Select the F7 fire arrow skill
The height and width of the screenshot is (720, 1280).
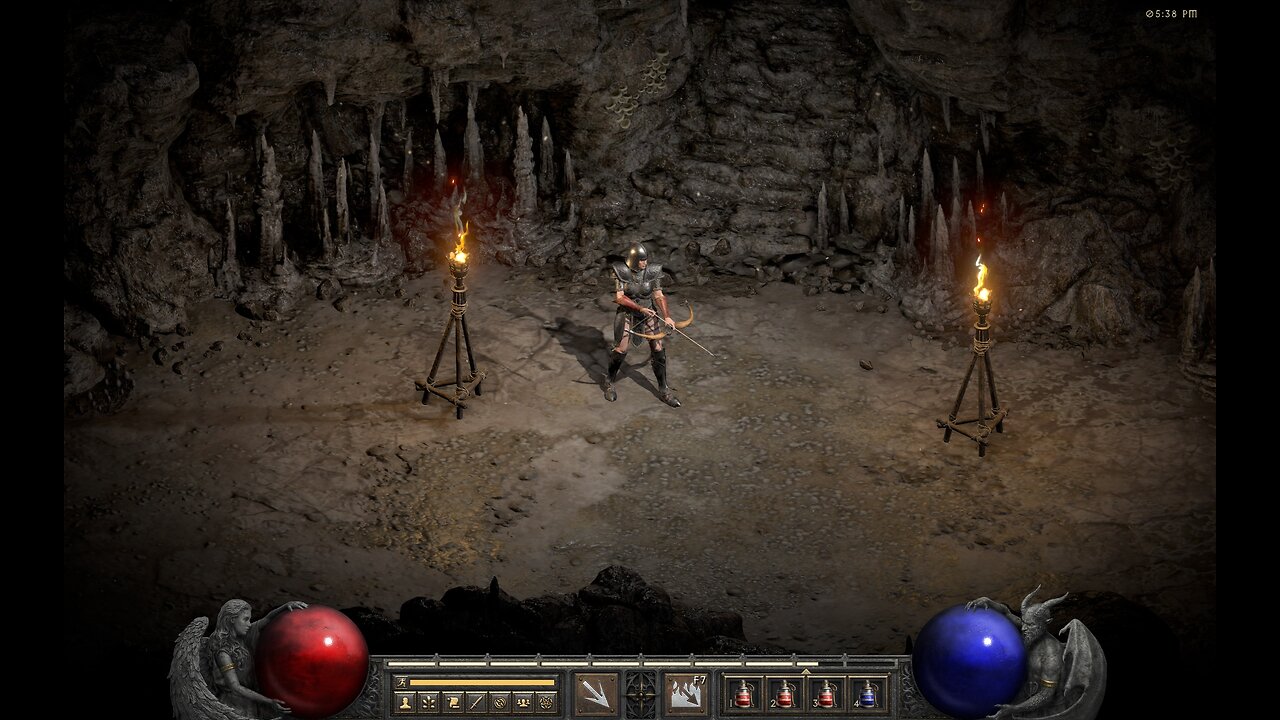(686, 694)
